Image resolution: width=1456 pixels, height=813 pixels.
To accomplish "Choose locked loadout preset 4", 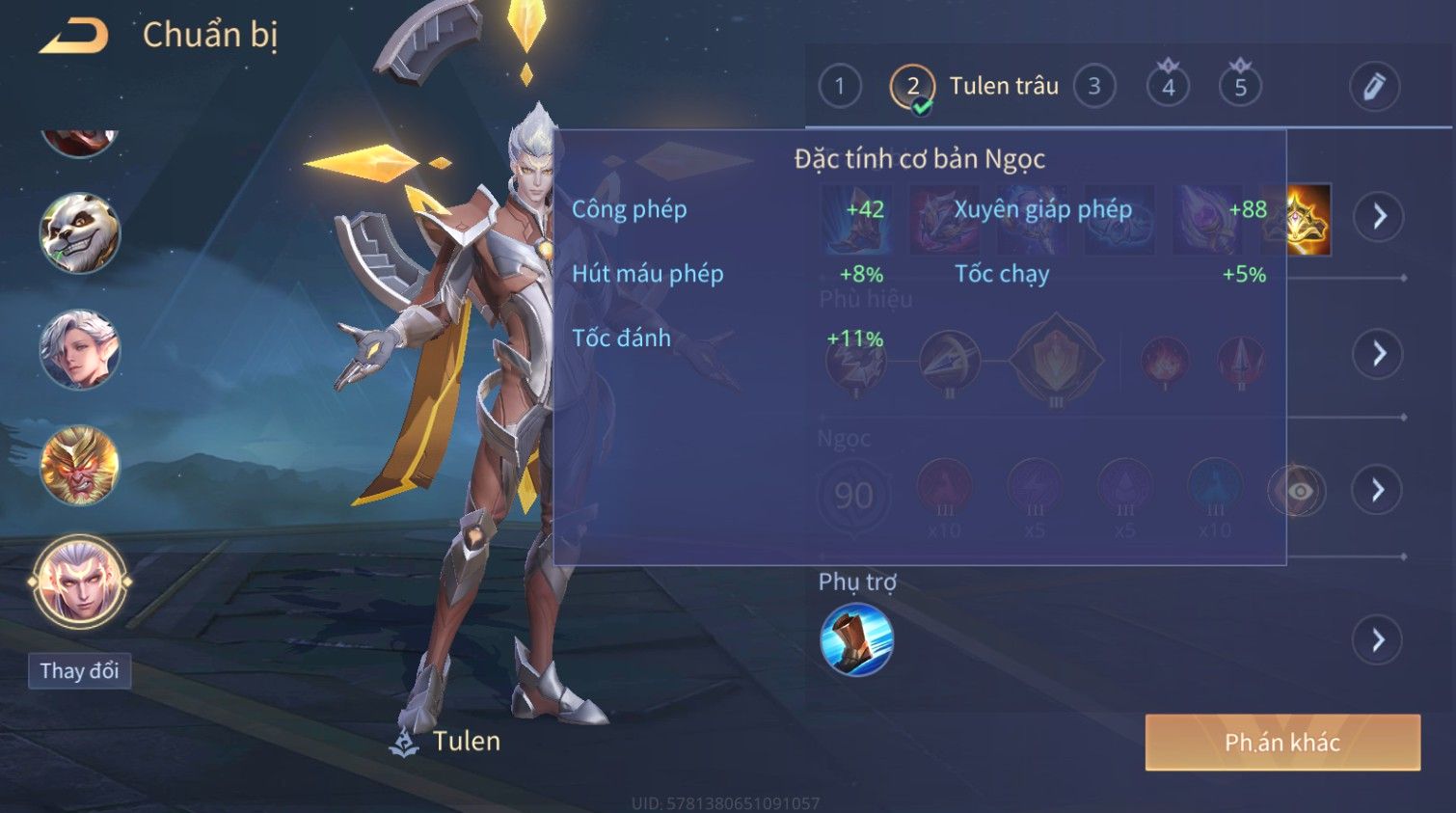I will (1168, 87).
